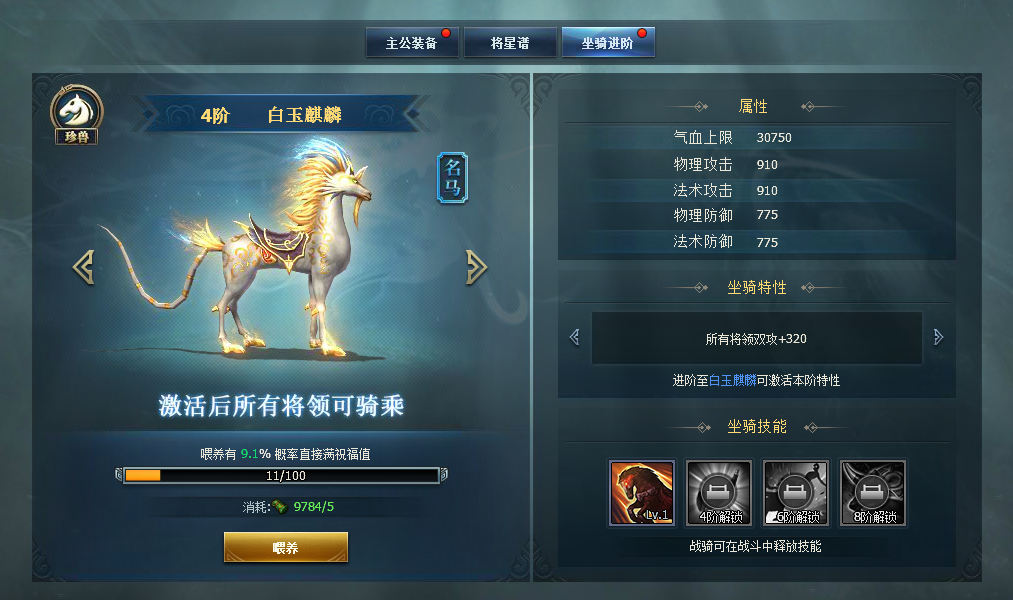Click the blue 白玉麒麟 link text
This screenshot has height=600, width=1013.
click(x=734, y=381)
